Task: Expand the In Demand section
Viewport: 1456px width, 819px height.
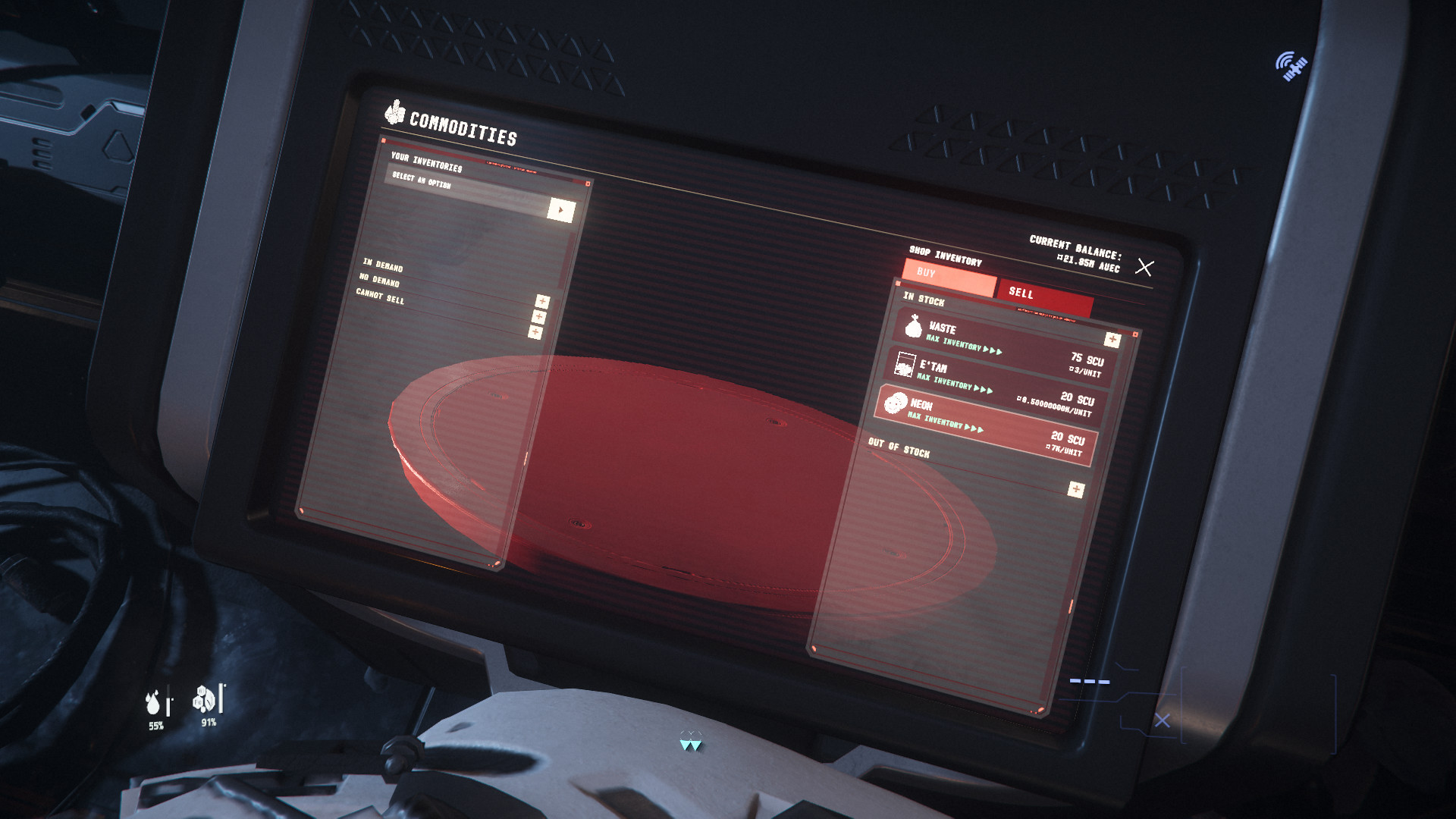Action: (x=542, y=301)
